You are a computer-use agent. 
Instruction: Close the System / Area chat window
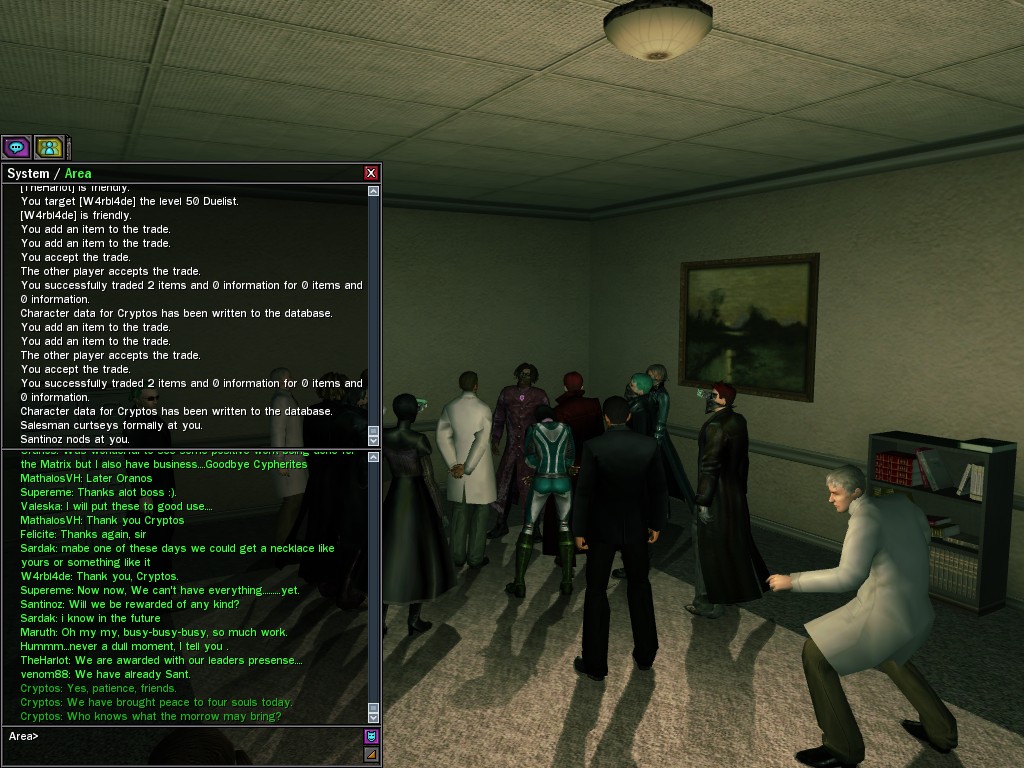(371, 173)
